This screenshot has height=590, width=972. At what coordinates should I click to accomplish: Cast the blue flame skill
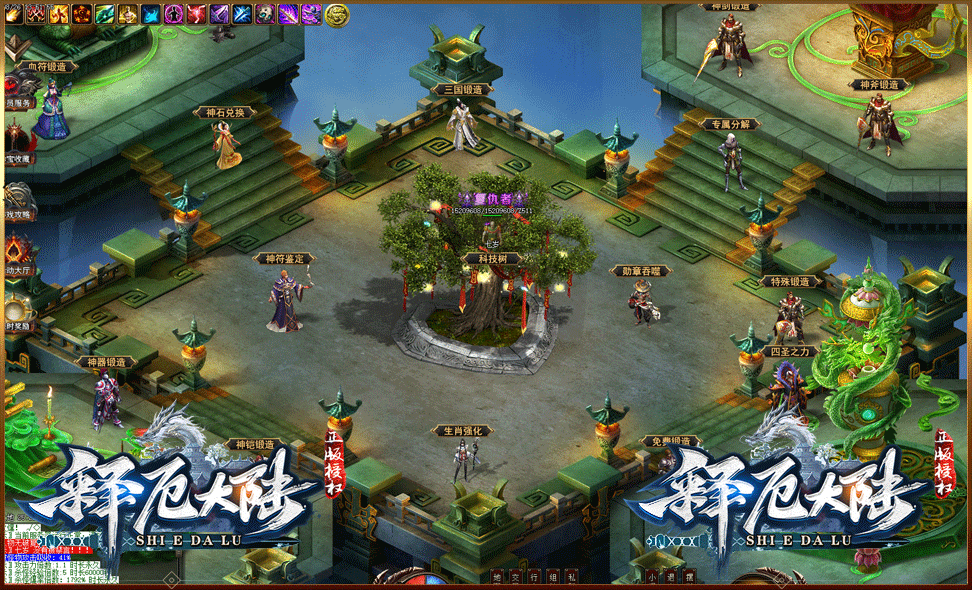tap(151, 13)
